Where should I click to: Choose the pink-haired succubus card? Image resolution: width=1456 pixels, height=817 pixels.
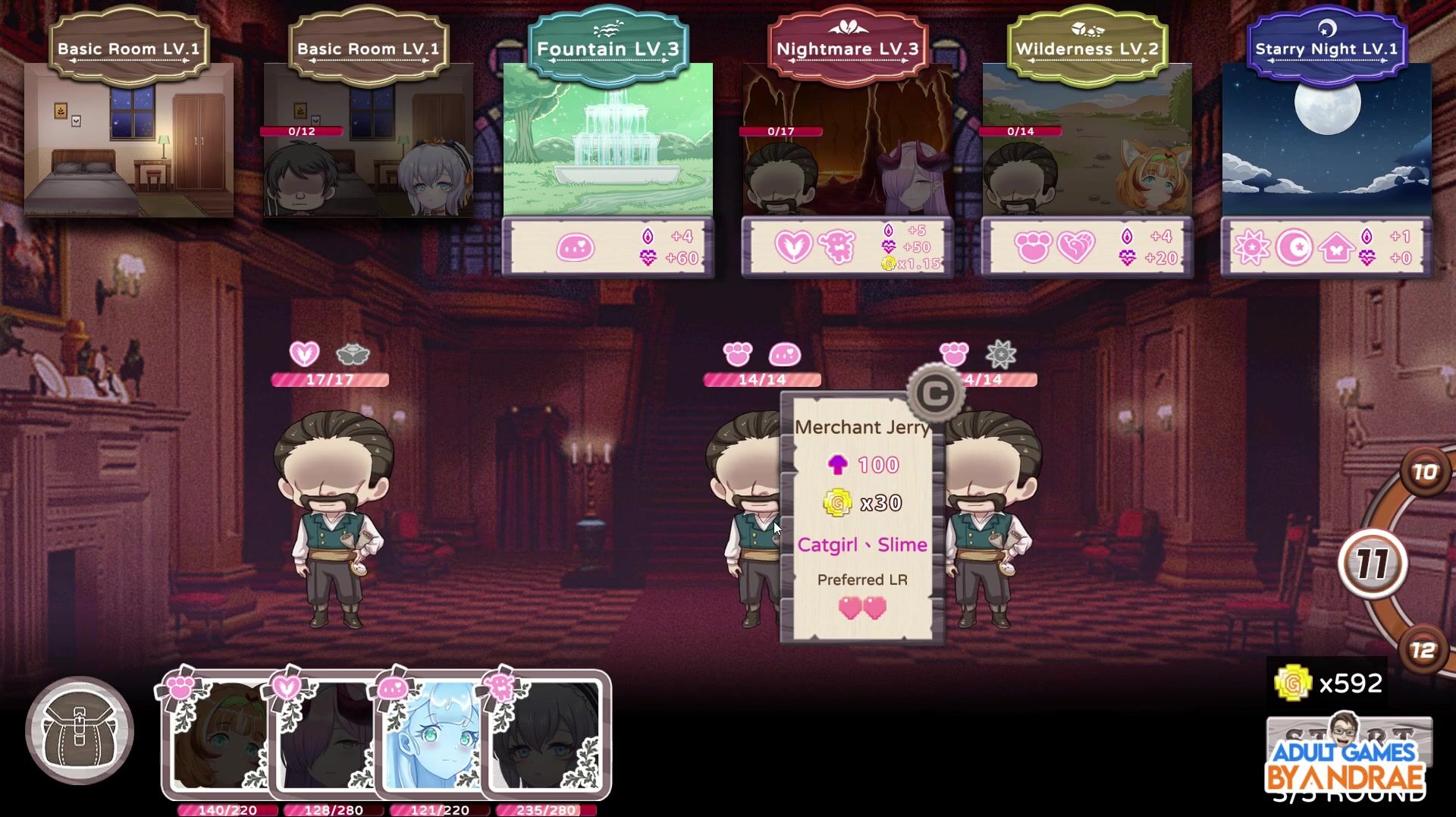click(324, 736)
